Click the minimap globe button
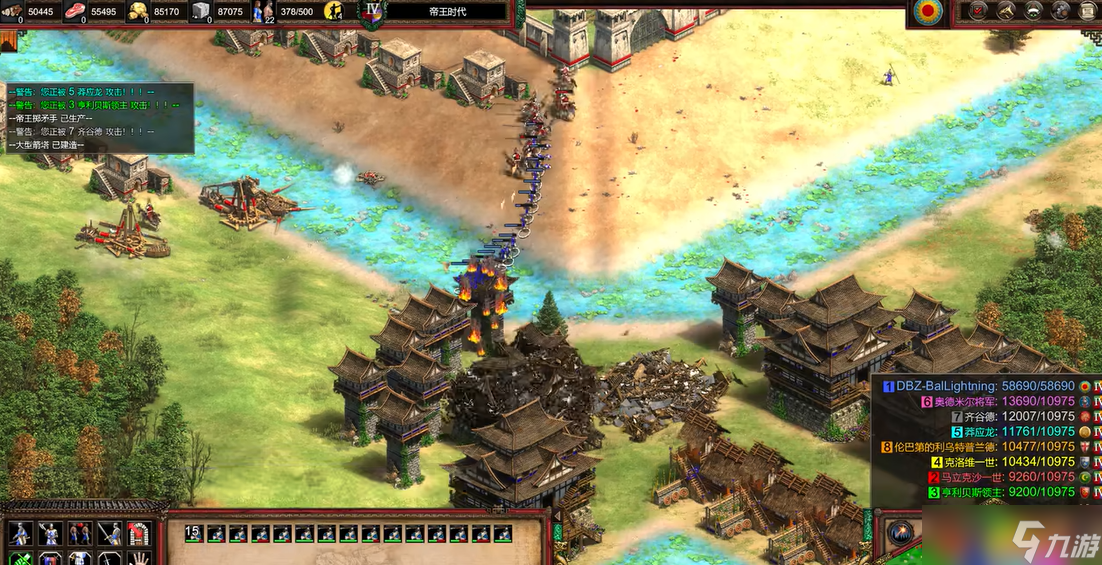Image resolution: width=1102 pixels, height=565 pixels. [900, 532]
